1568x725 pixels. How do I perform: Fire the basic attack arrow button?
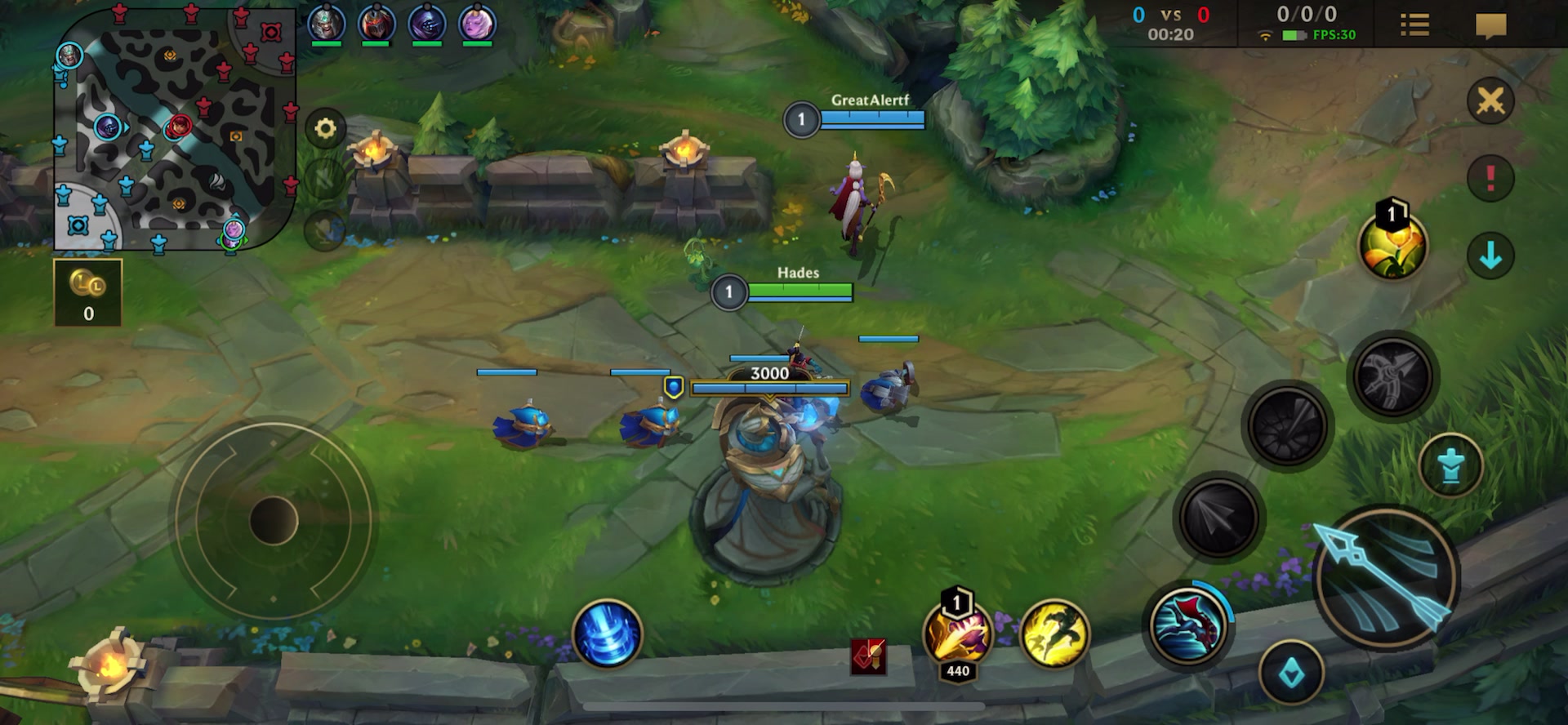pyautogui.click(x=1385, y=578)
